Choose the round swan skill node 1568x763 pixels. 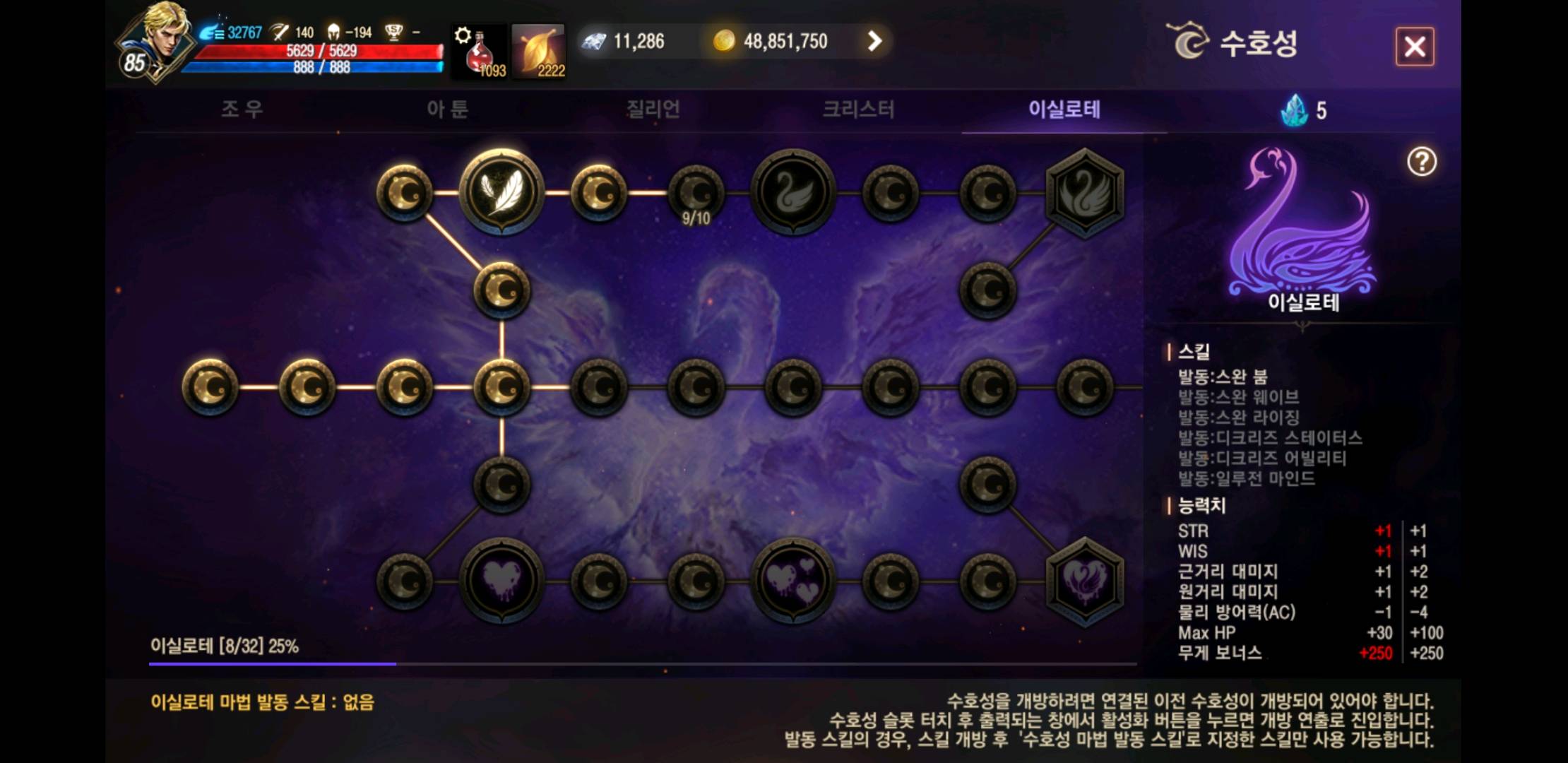(793, 192)
